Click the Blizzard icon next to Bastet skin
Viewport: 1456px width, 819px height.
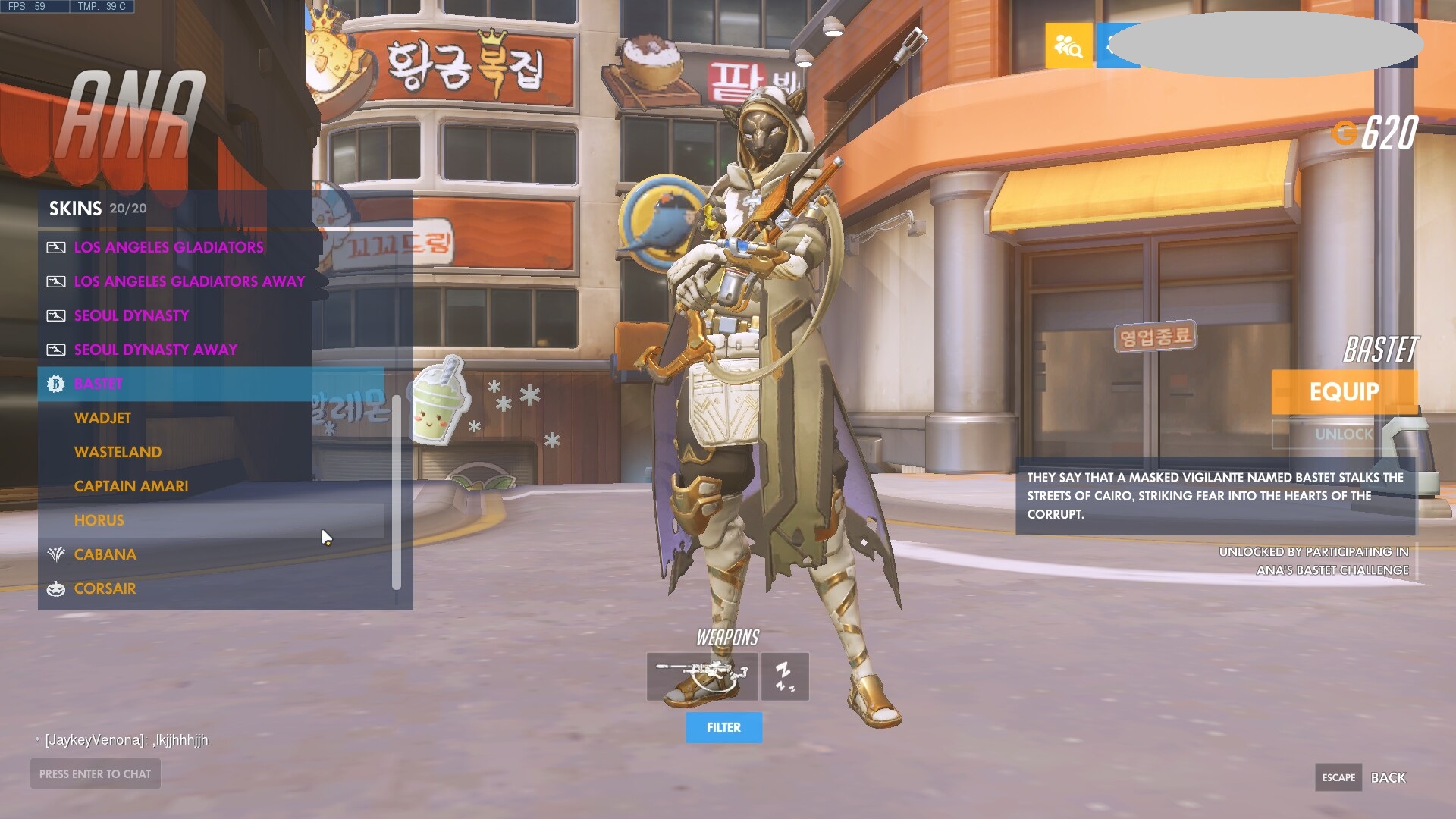pos(55,384)
